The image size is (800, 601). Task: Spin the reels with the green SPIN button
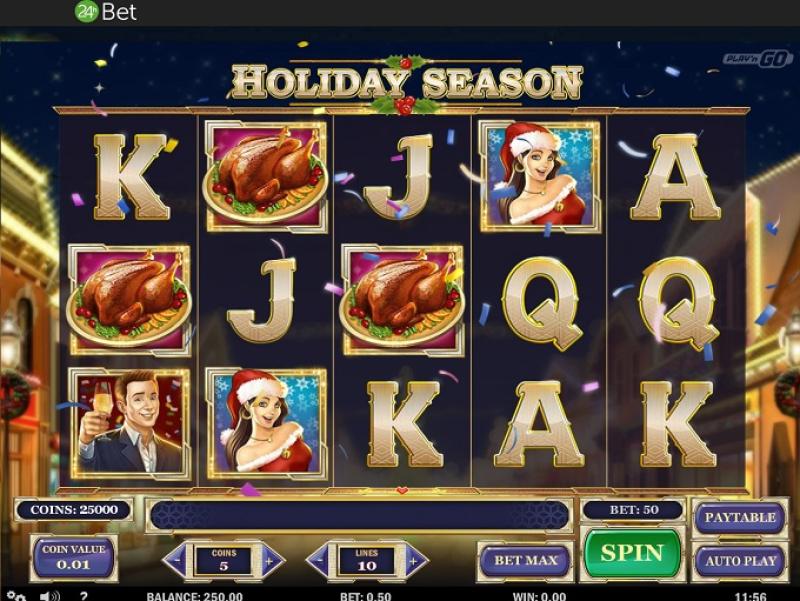tap(632, 553)
